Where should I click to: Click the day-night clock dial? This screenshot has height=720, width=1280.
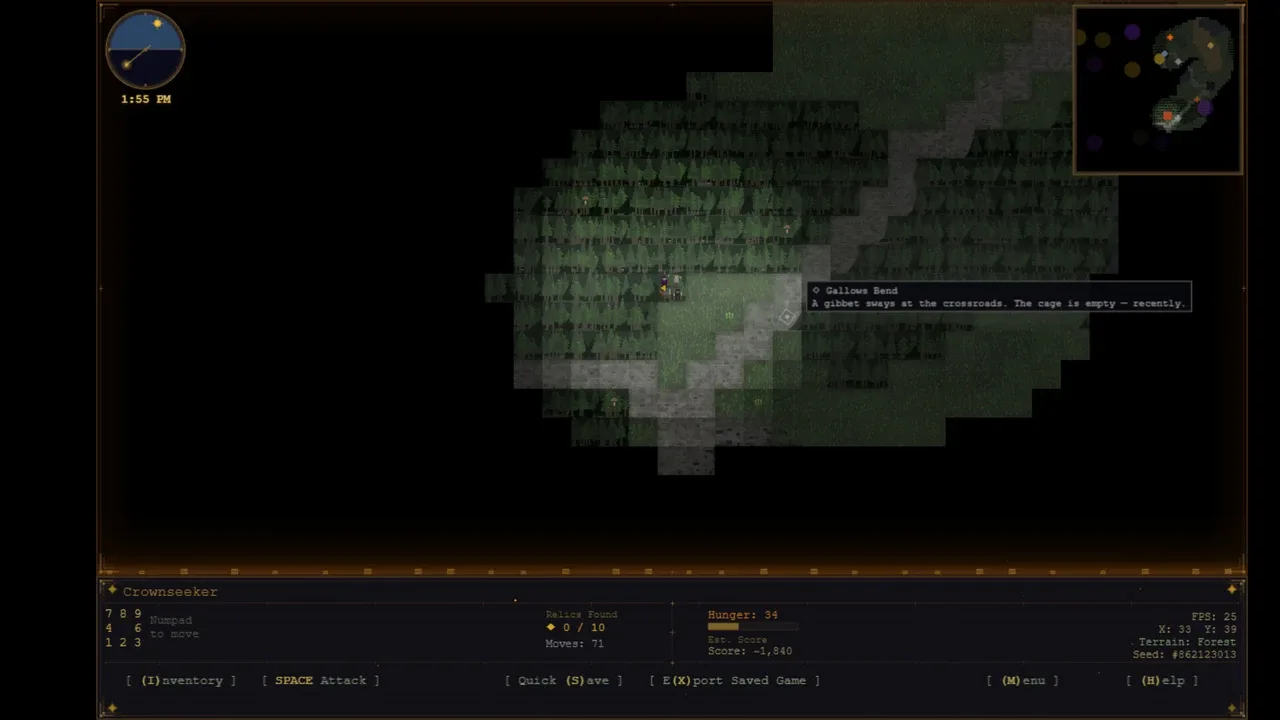click(145, 50)
